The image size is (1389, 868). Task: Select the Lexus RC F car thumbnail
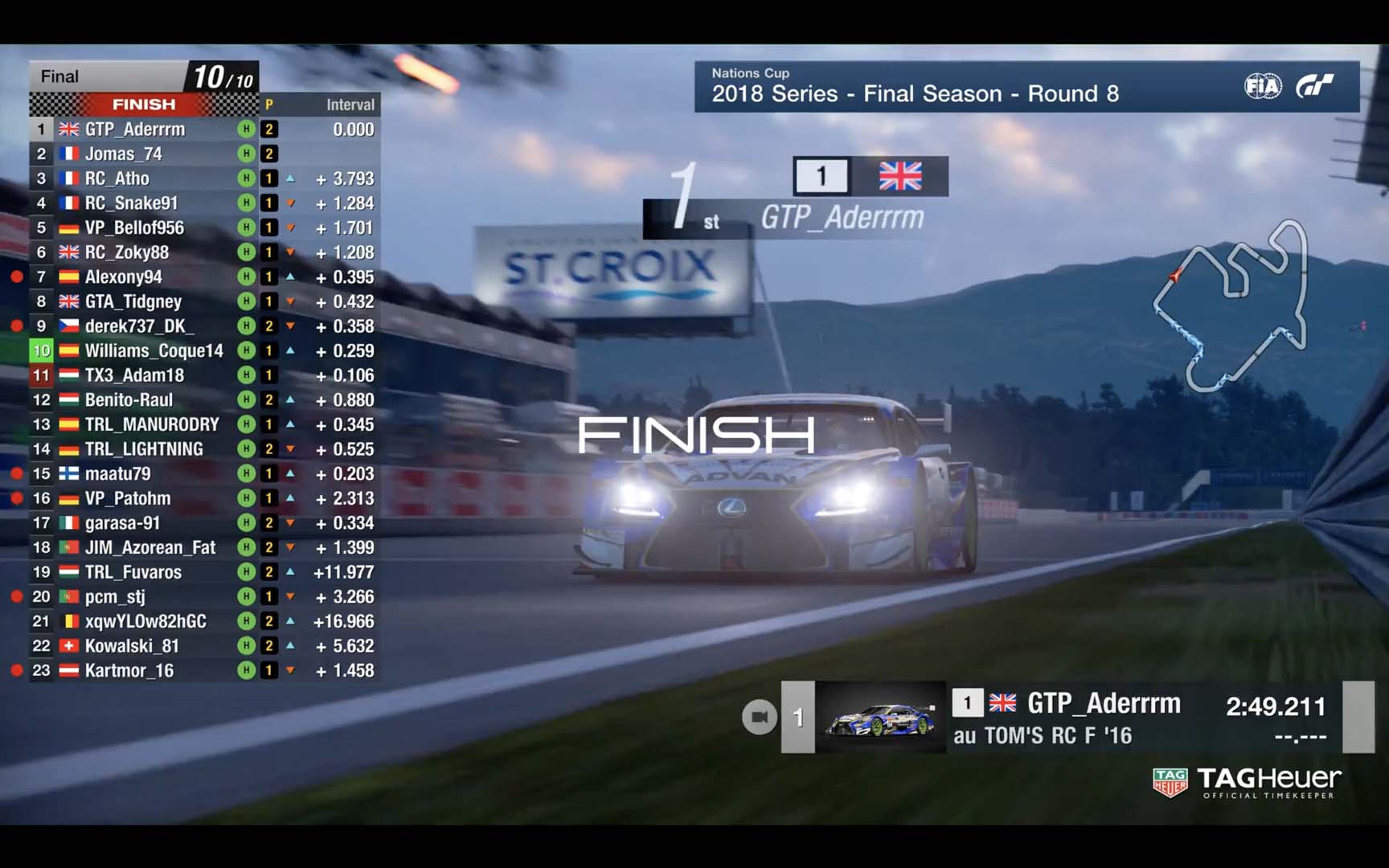pos(881,718)
